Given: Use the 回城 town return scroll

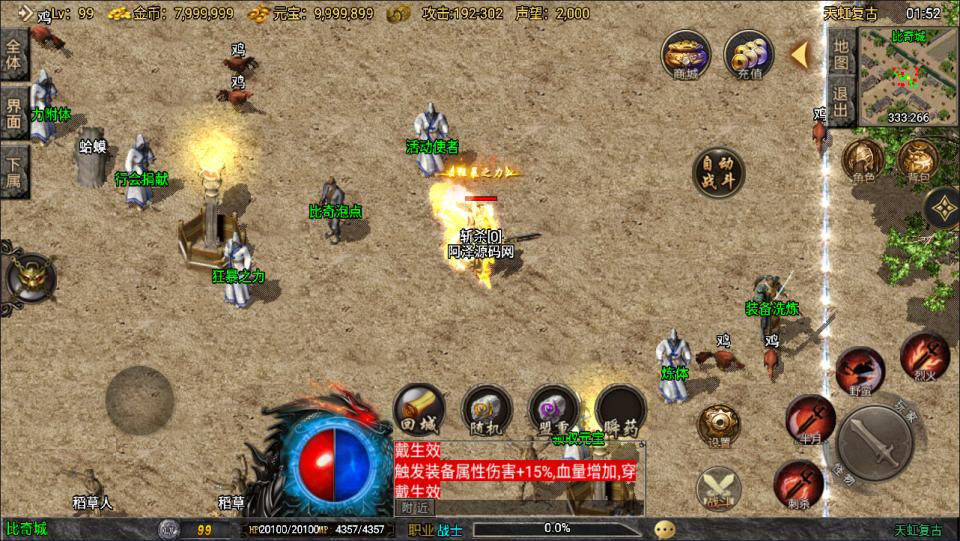Looking at the screenshot, I should (x=419, y=408).
